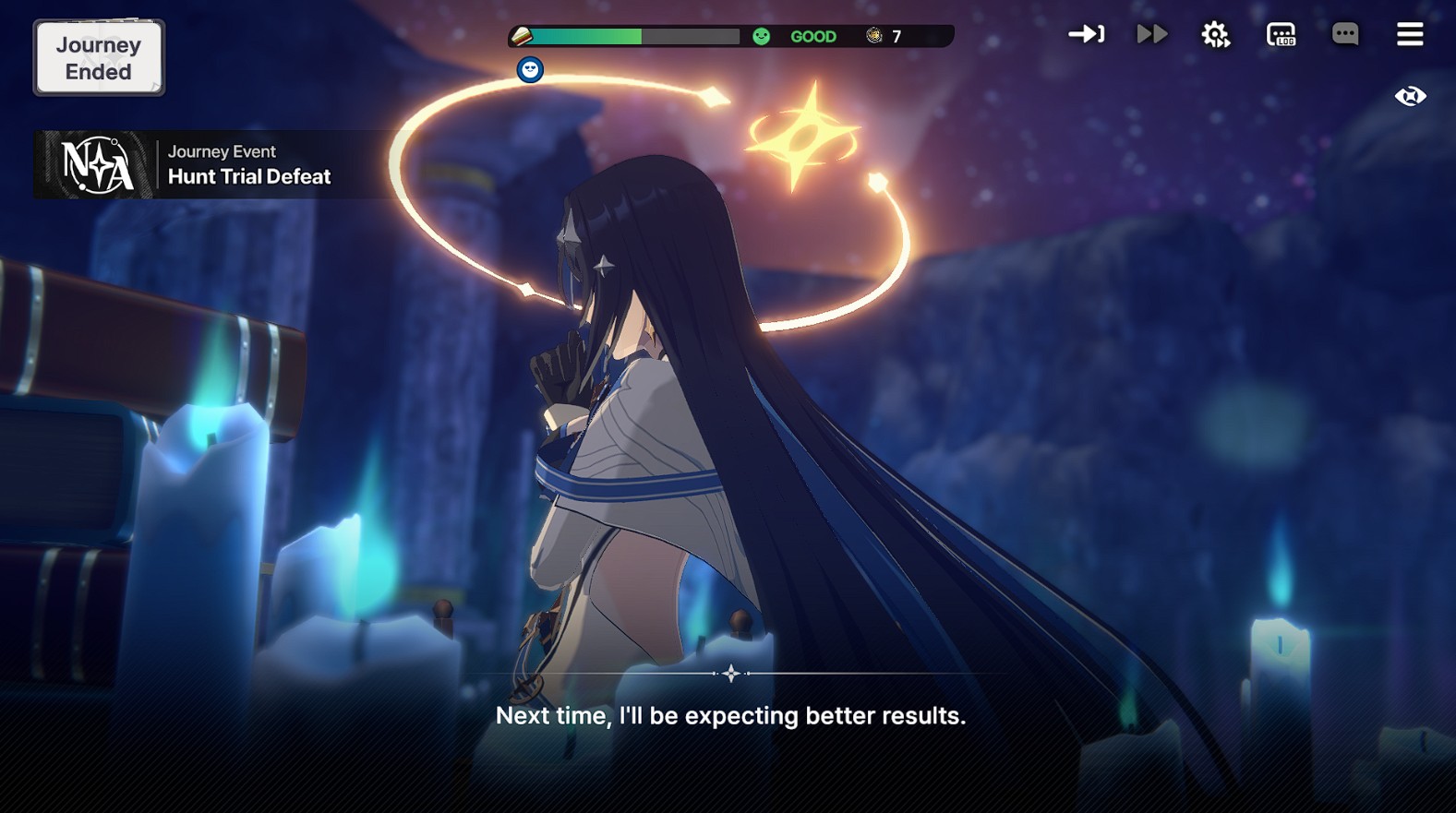Click the speech bubble chat icon

(x=1345, y=35)
